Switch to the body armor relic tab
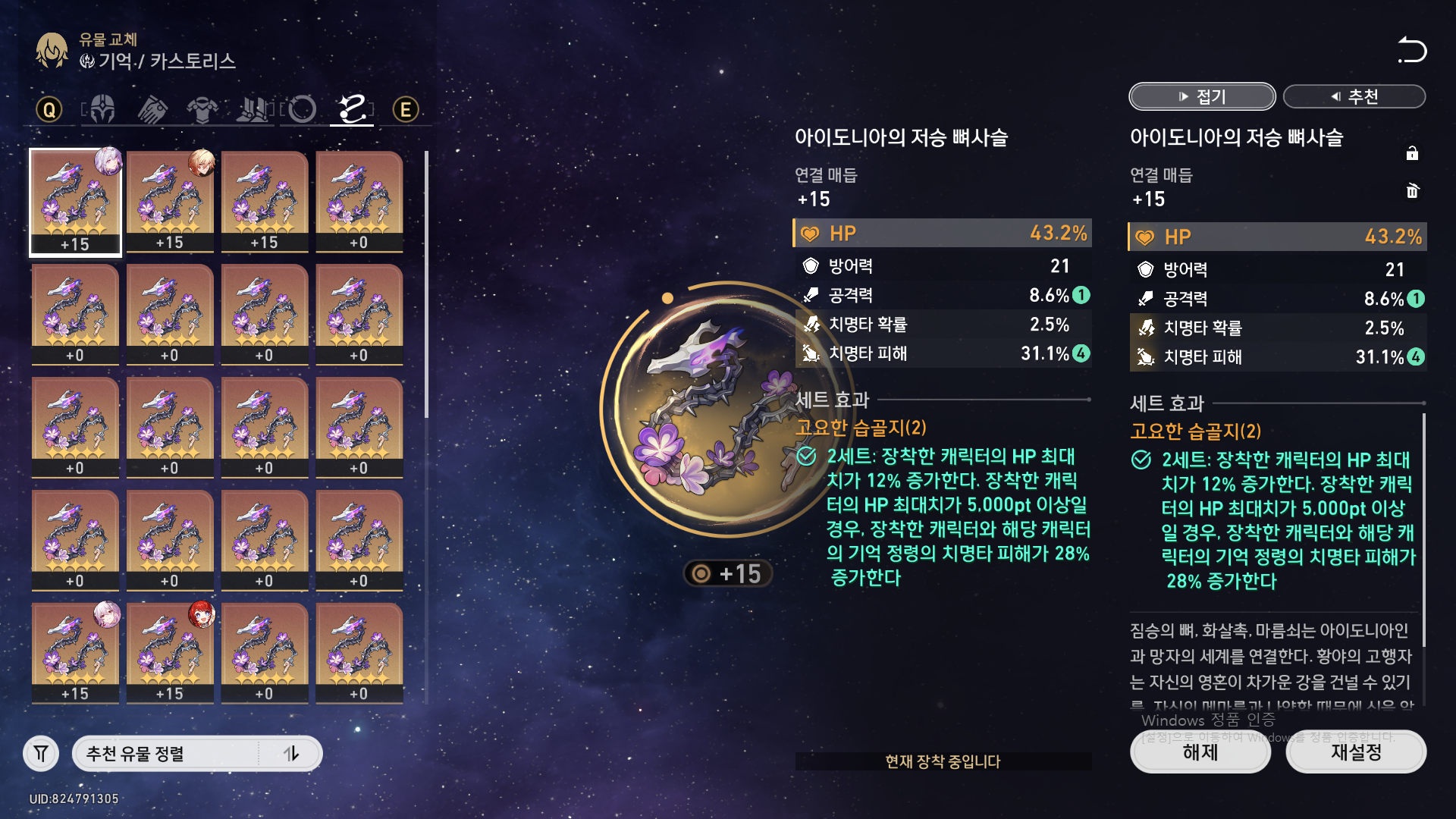This screenshot has height=819, width=1456. (x=202, y=110)
